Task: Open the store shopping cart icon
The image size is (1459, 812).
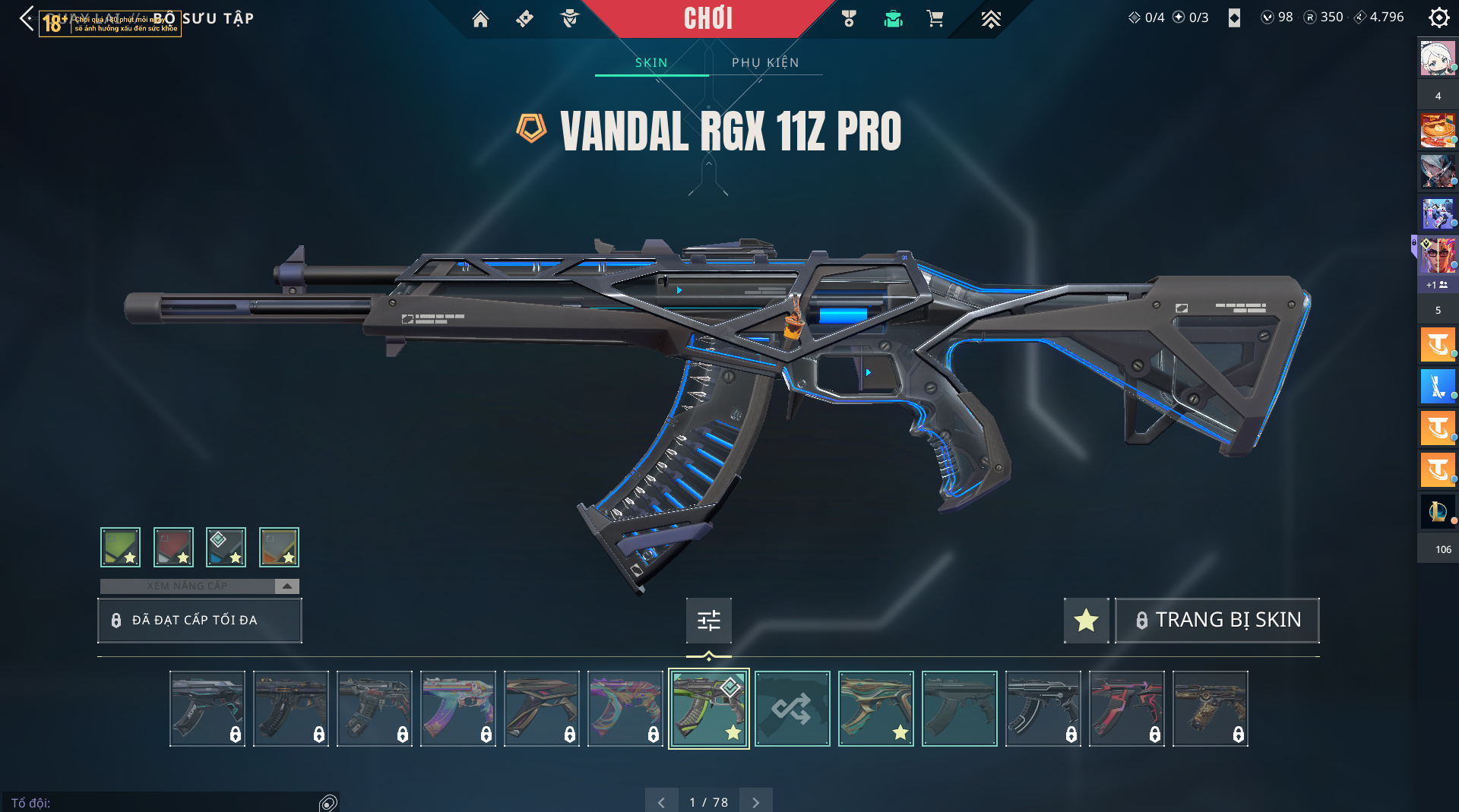Action: coord(935,19)
